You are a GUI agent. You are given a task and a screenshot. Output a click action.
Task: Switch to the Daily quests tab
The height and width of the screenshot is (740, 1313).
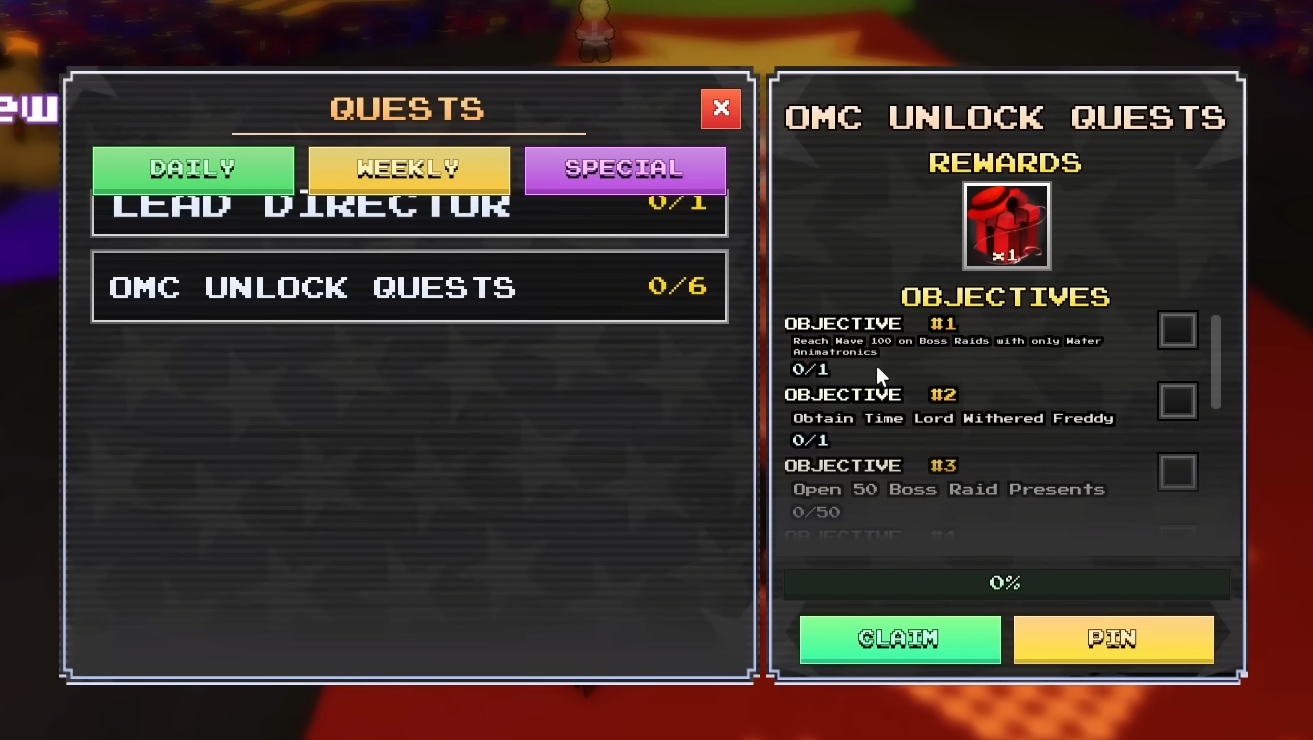192,170
